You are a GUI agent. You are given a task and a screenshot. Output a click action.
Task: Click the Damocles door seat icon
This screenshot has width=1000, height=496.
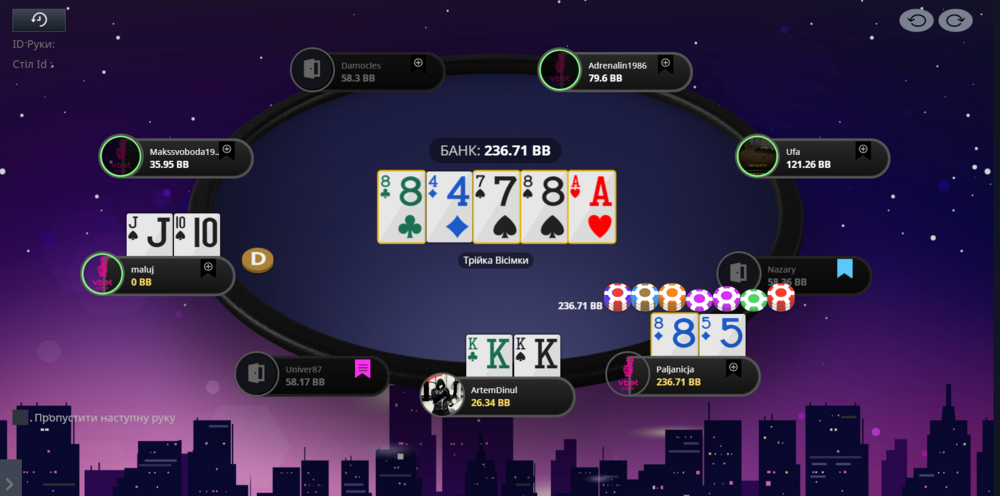click(x=311, y=70)
